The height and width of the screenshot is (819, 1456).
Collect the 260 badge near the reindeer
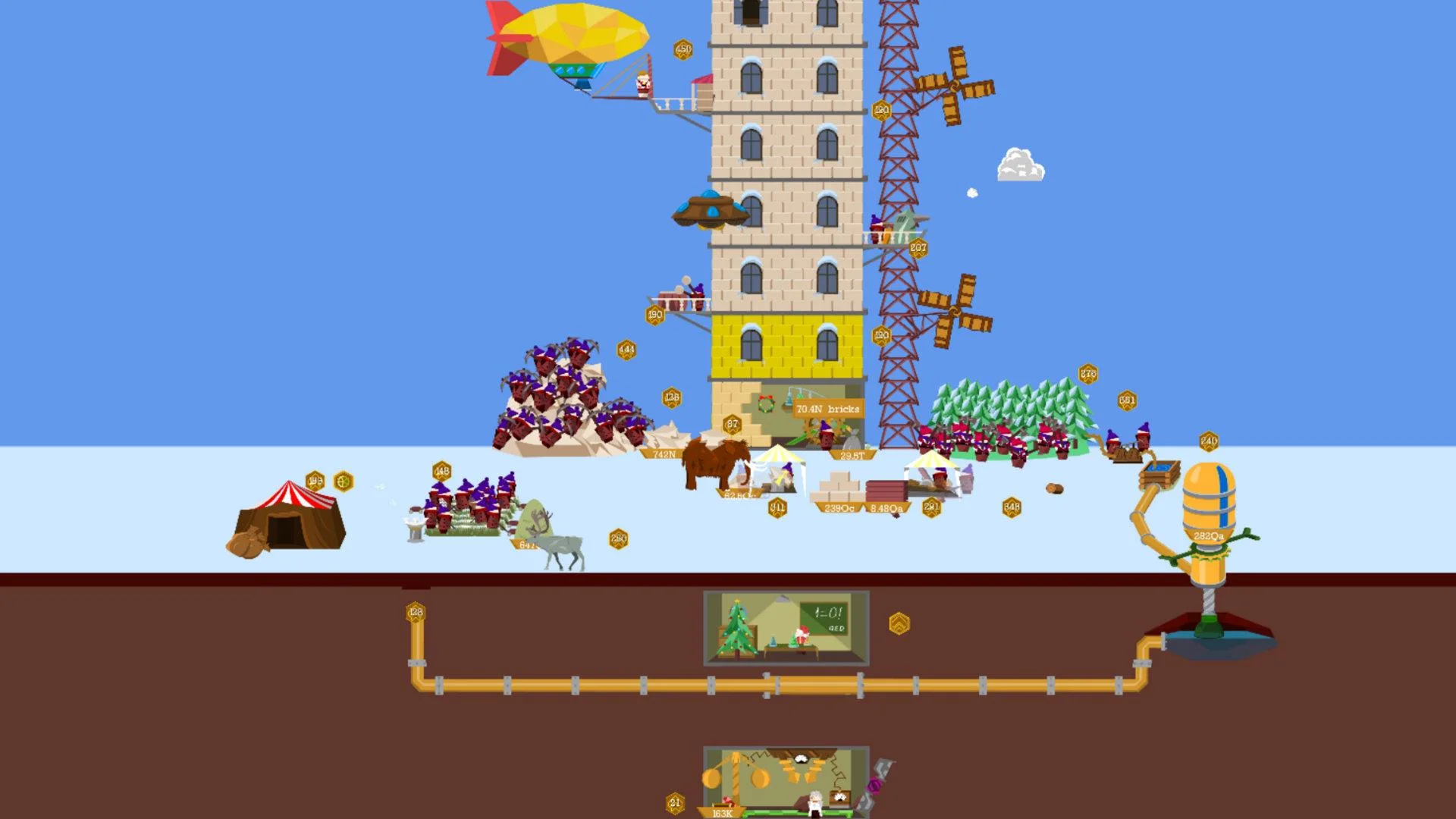coord(617,537)
